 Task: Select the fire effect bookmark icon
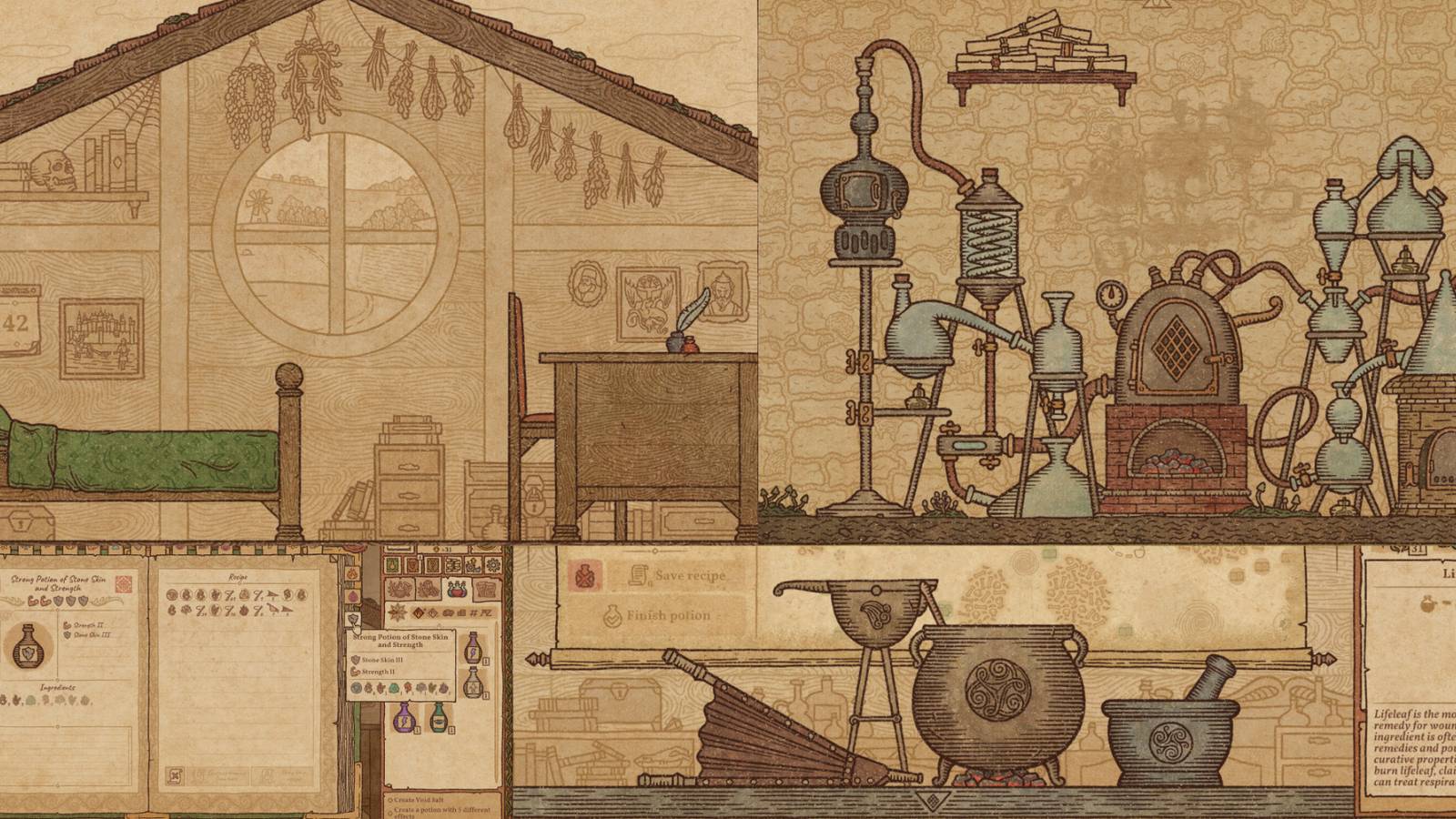pyautogui.click(x=351, y=572)
